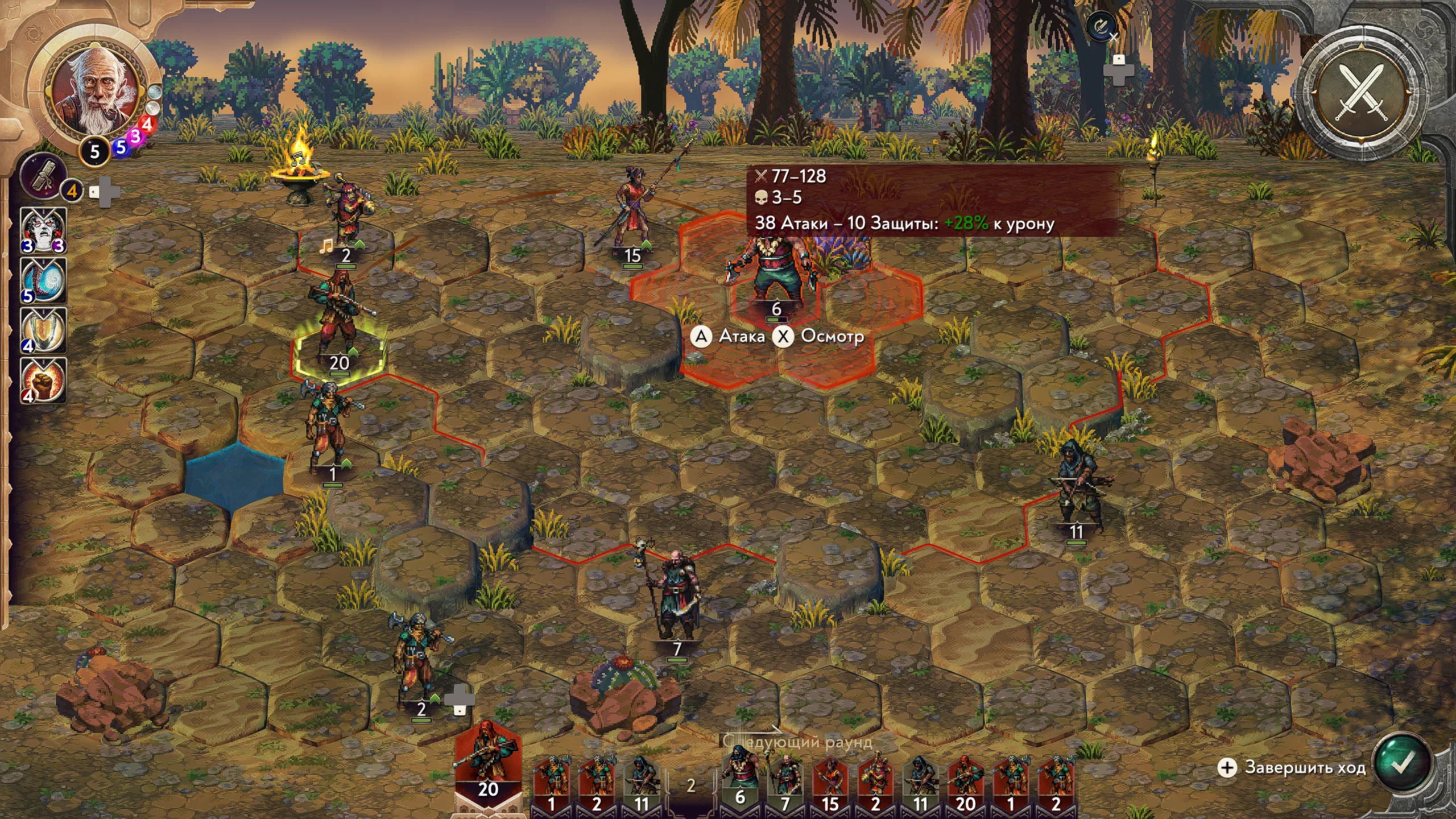Choose the skull-staff shaman portrait in queue
The height and width of the screenshot is (819, 1456).
tap(785, 780)
